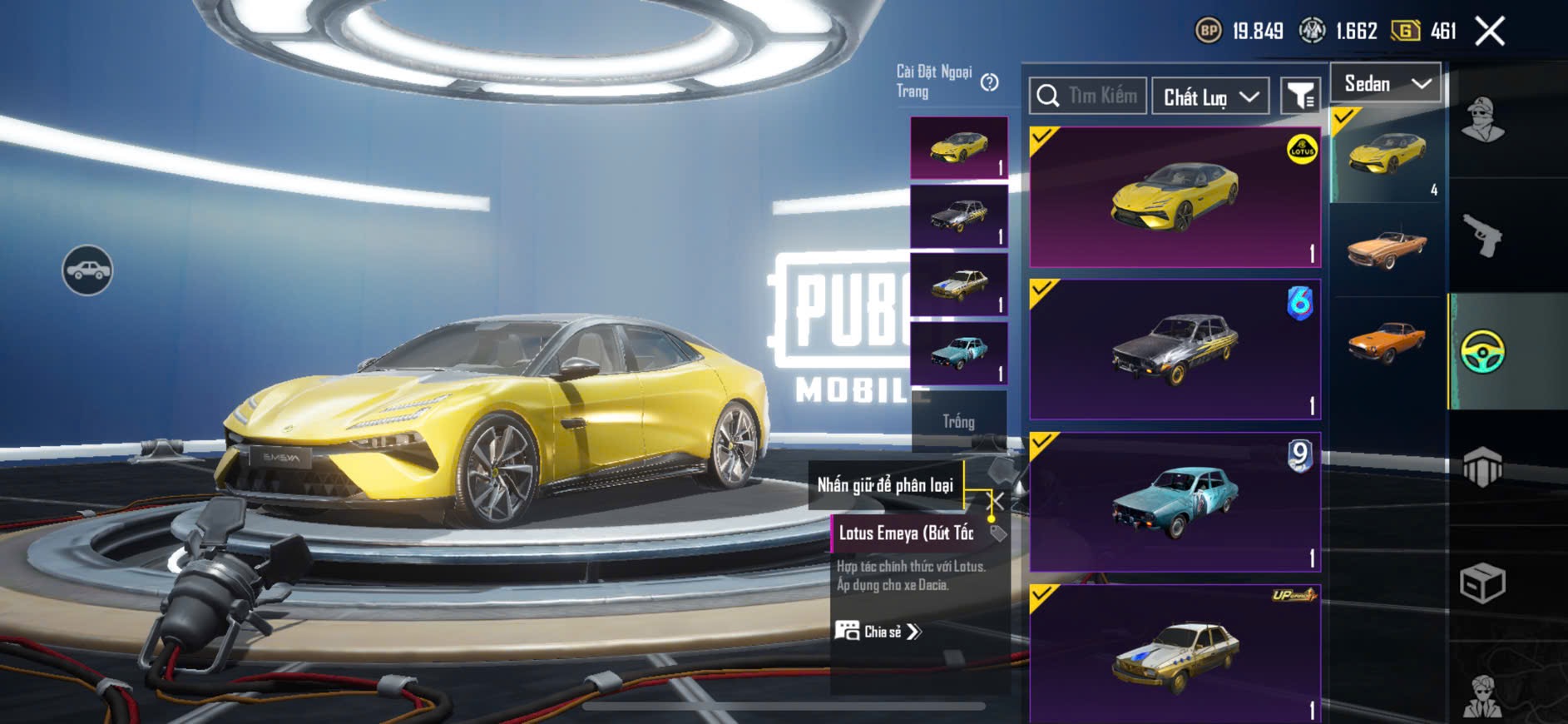Open the filter funnel button
1568x724 pixels.
[1299, 97]
